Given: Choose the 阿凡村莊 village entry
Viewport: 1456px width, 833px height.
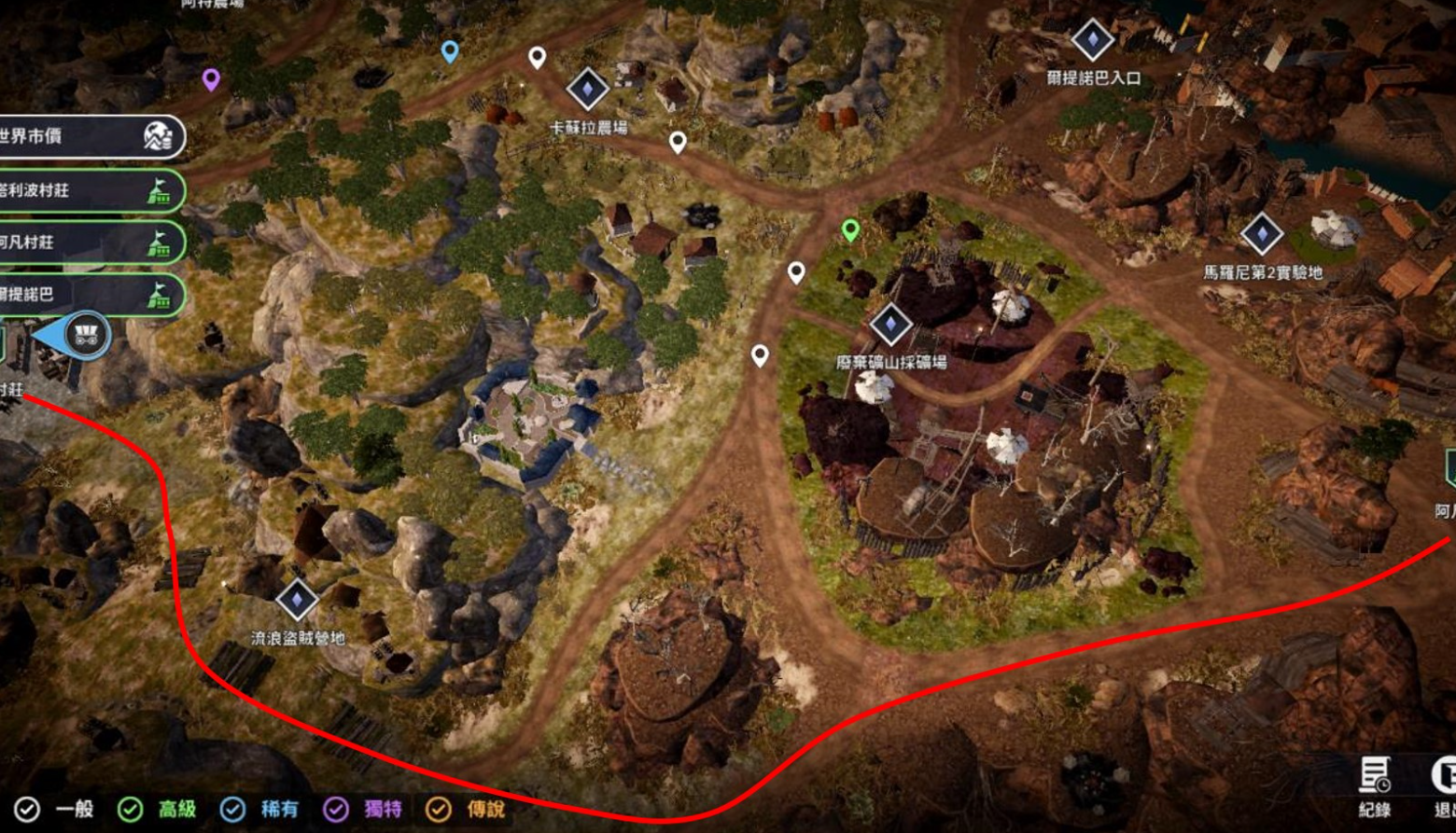Looking at the screenshot, I should 89,243.
